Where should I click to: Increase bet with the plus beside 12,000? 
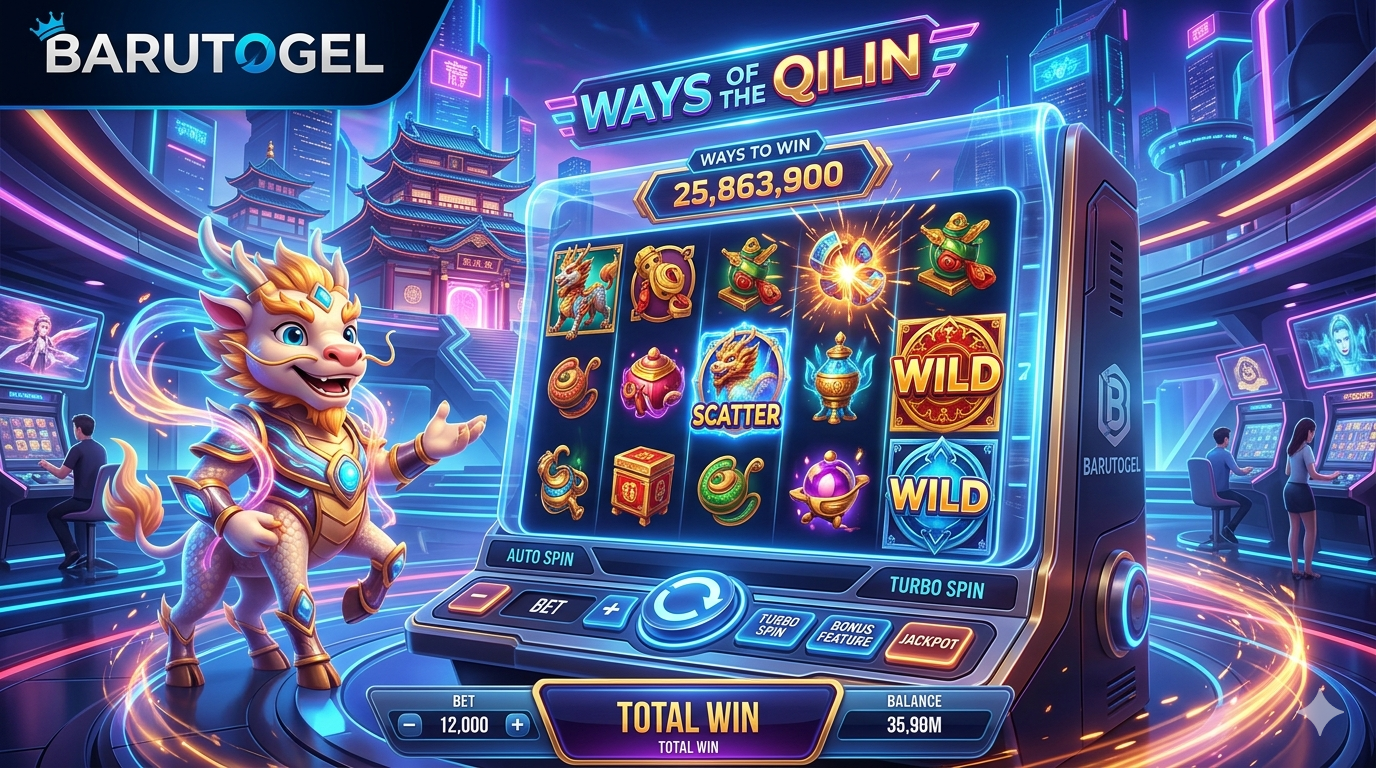click(516, 724)
